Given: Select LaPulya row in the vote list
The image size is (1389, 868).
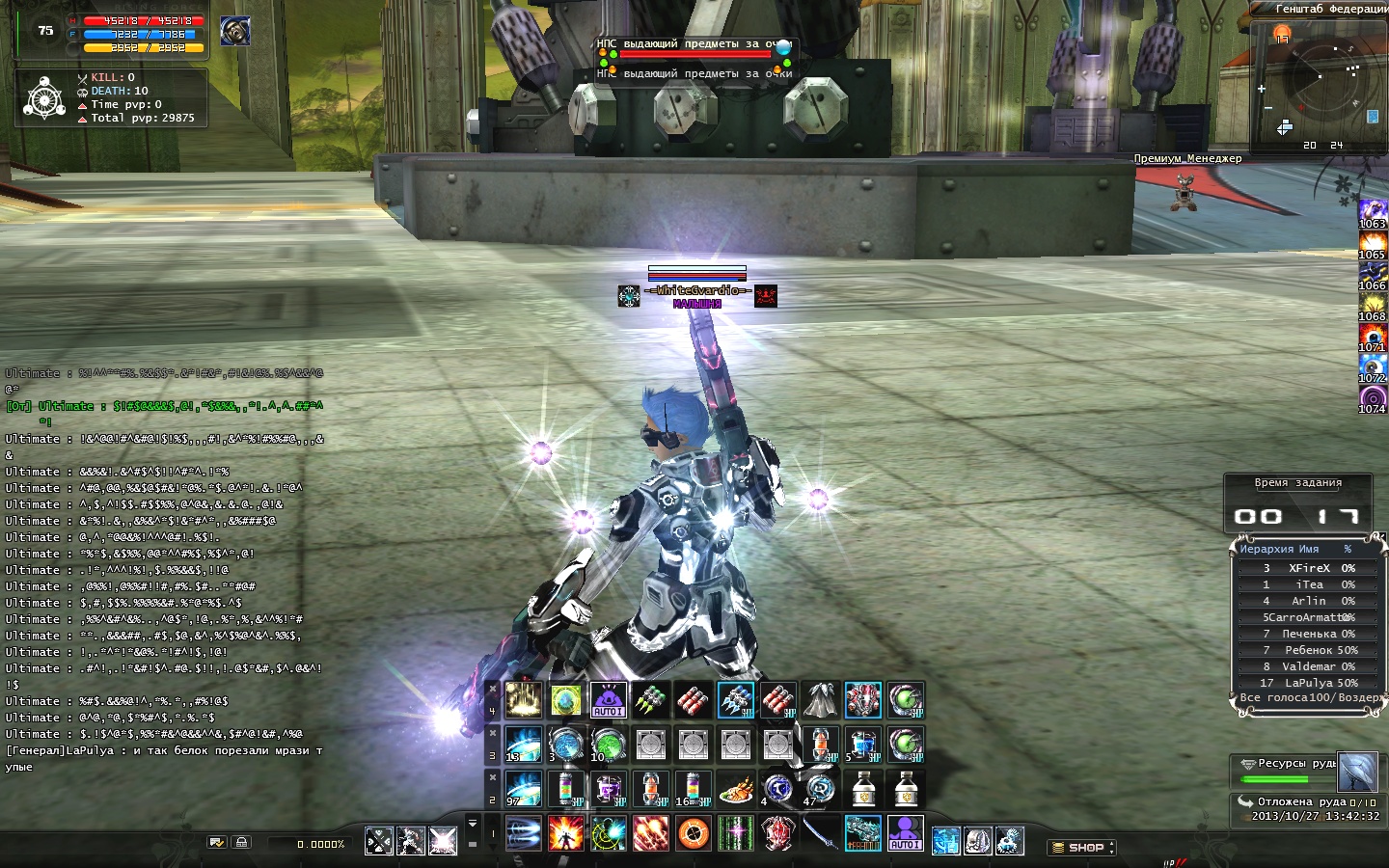Looking at the screenshot, I should point(1309,683).
